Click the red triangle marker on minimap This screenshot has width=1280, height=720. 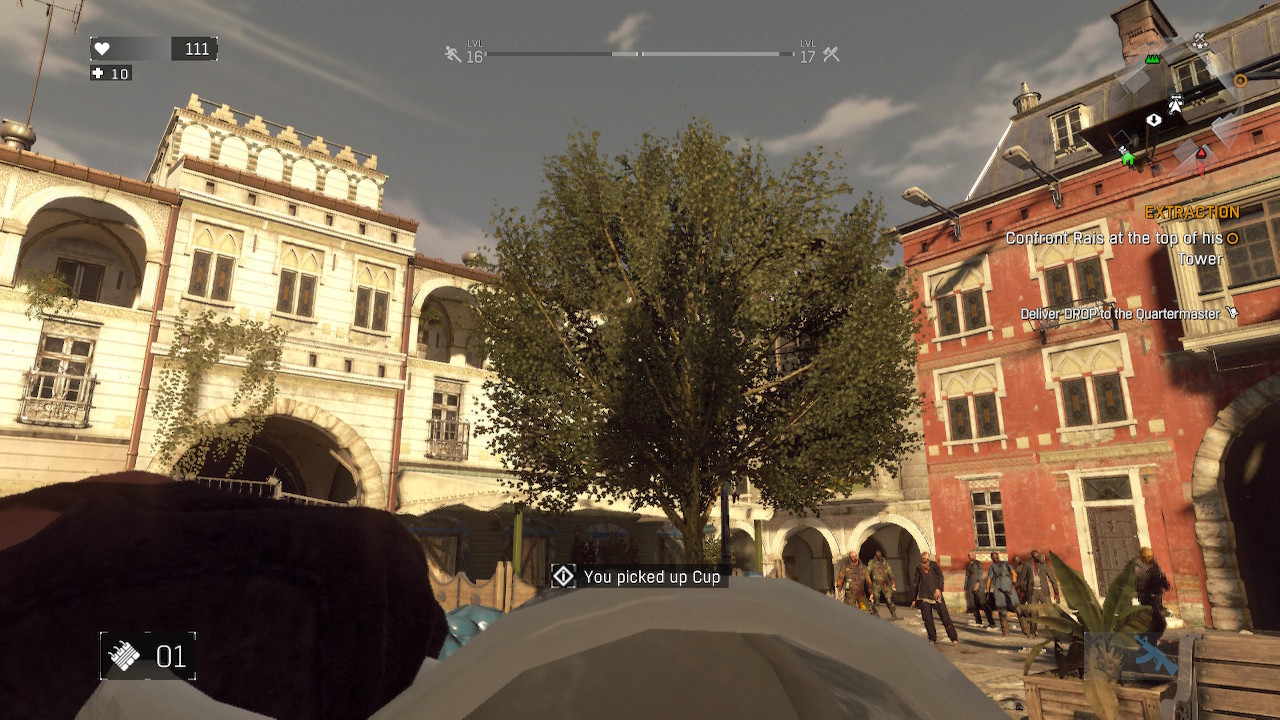1201,154
